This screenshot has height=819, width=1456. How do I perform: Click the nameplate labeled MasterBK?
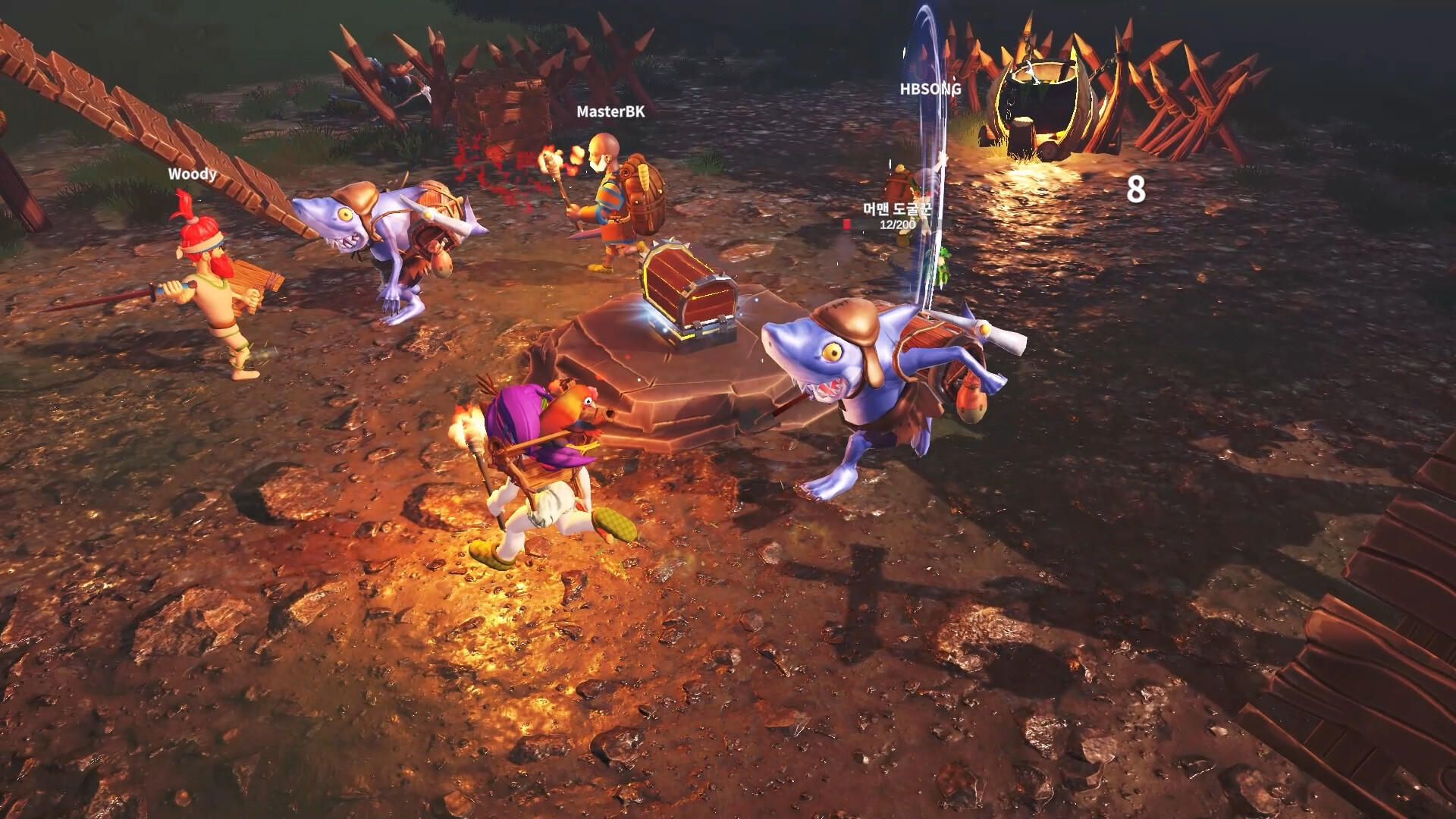(x=612, y=114)
